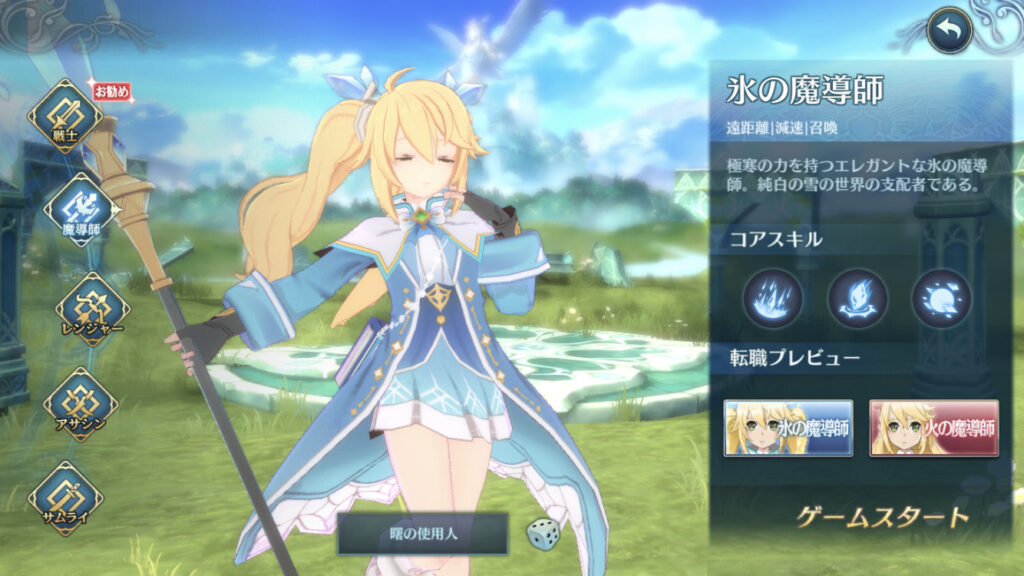Edit the character name field

424,534
